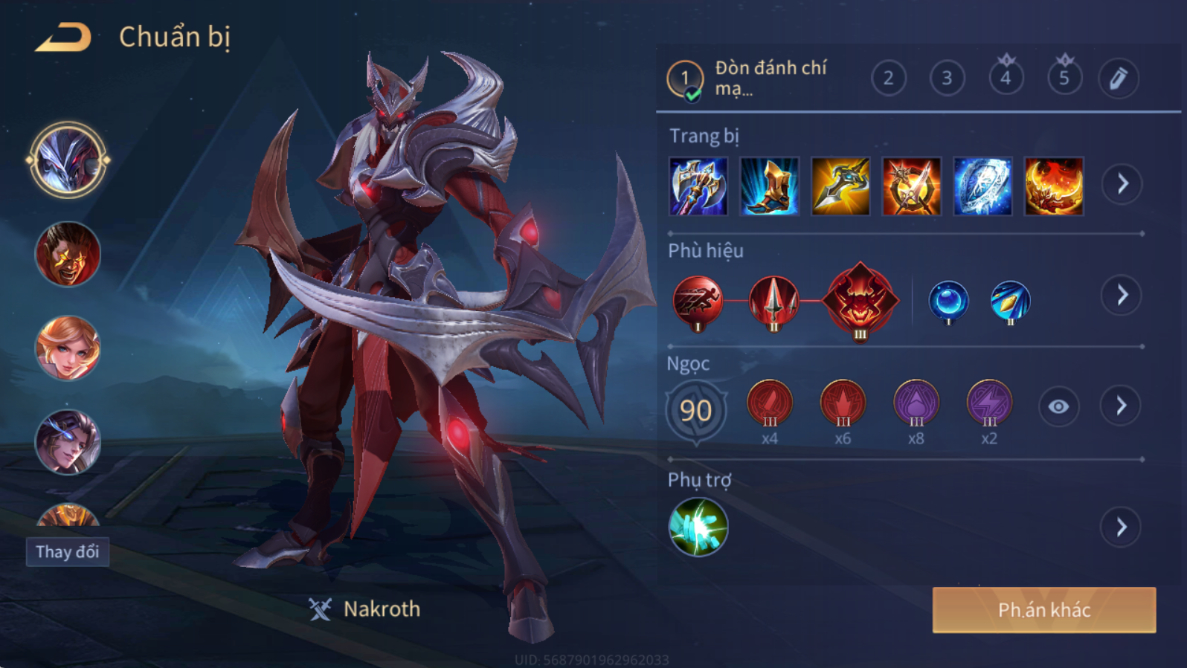The height and width of the screenshot is (668, 1187).
Task: Open build preset 4
Action: click(1006, 78)
